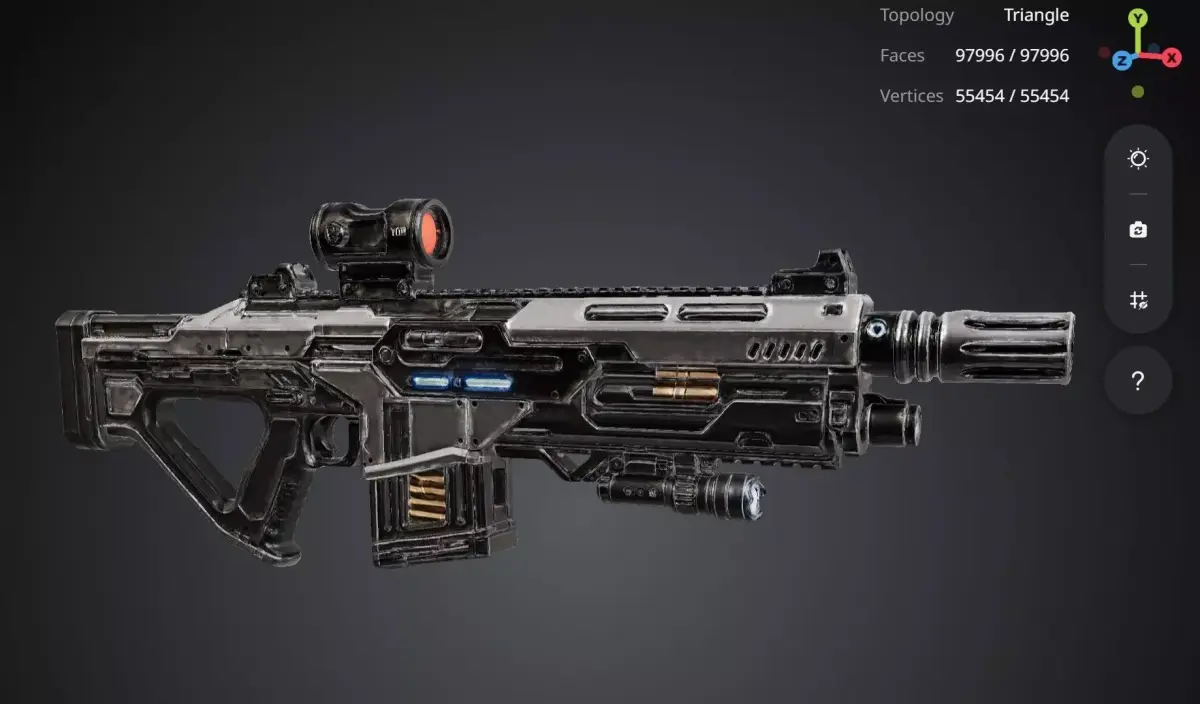Toggle the sun lighting button
The width and height of the screenshot is (1200, 704).
(x=1138, y=159)
